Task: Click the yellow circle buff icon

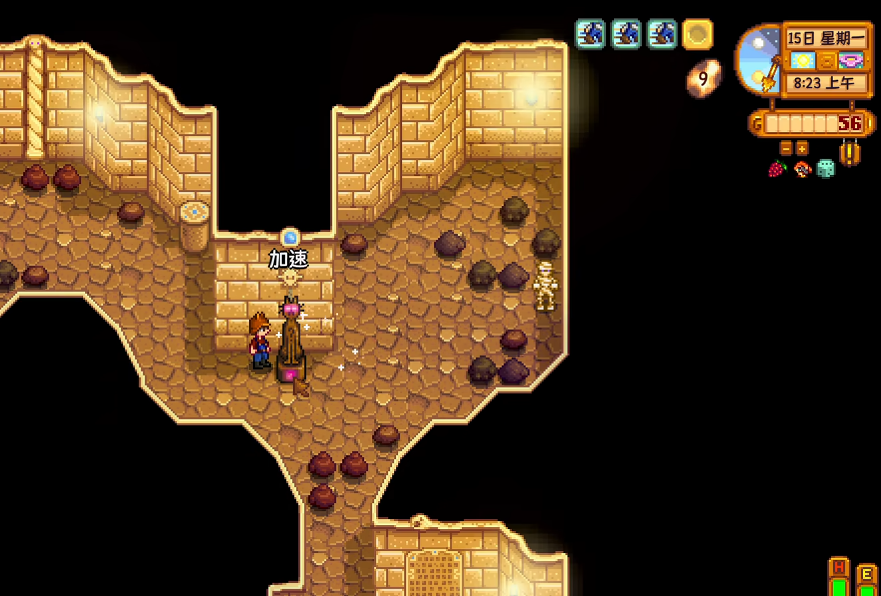Action: point(697,35)
